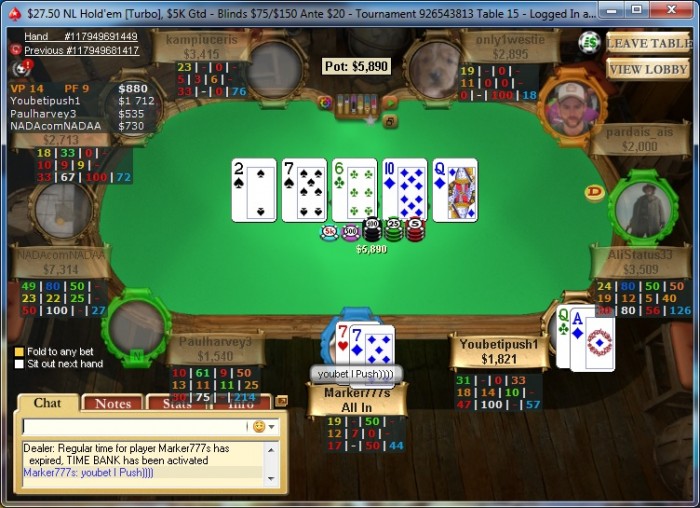The image size is (700, 508).
Task: Click the green play arrow beside chip rack
Action: [391, 102]
